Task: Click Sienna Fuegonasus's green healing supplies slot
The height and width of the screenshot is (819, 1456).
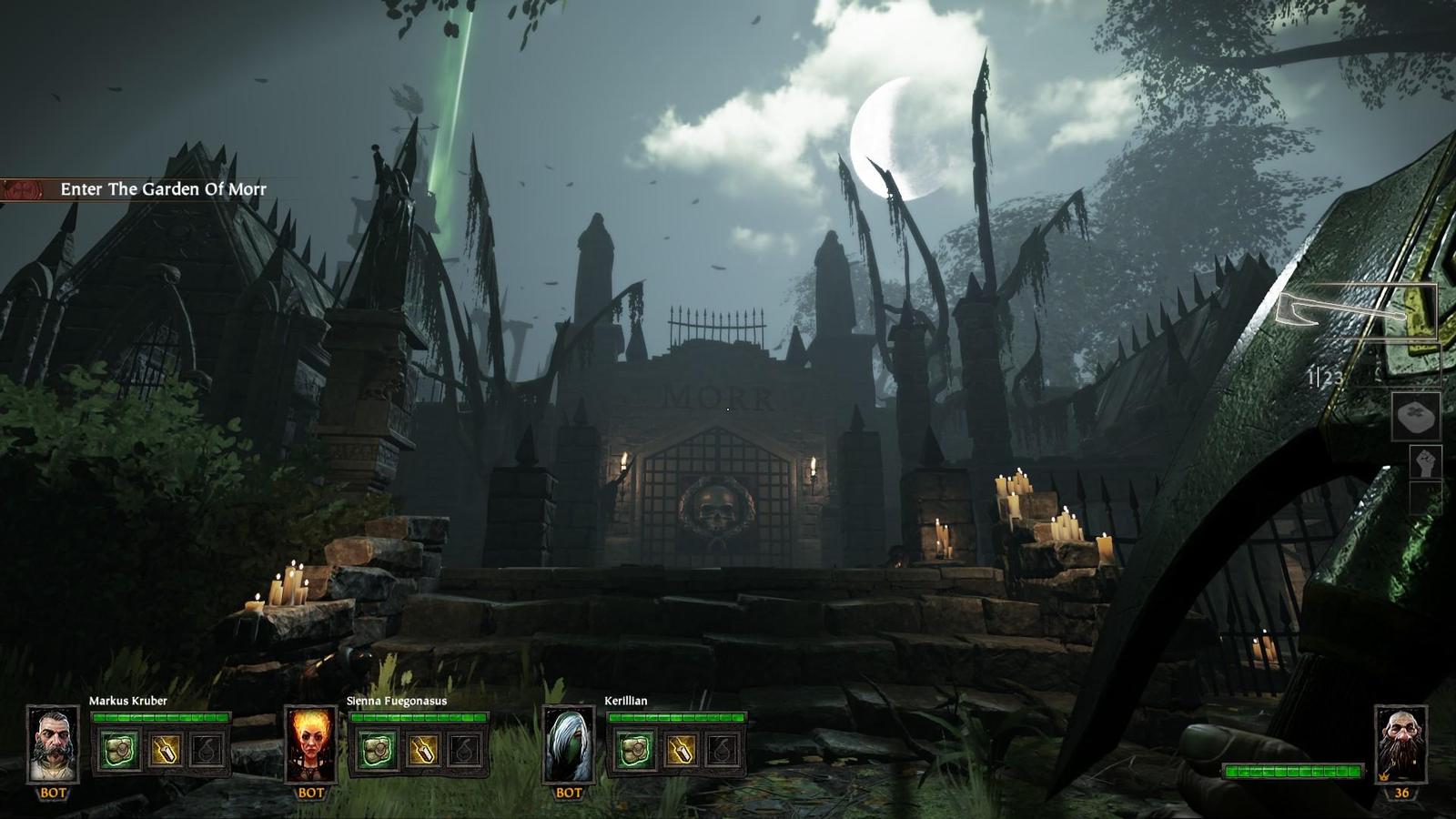Action: point(377,751)
